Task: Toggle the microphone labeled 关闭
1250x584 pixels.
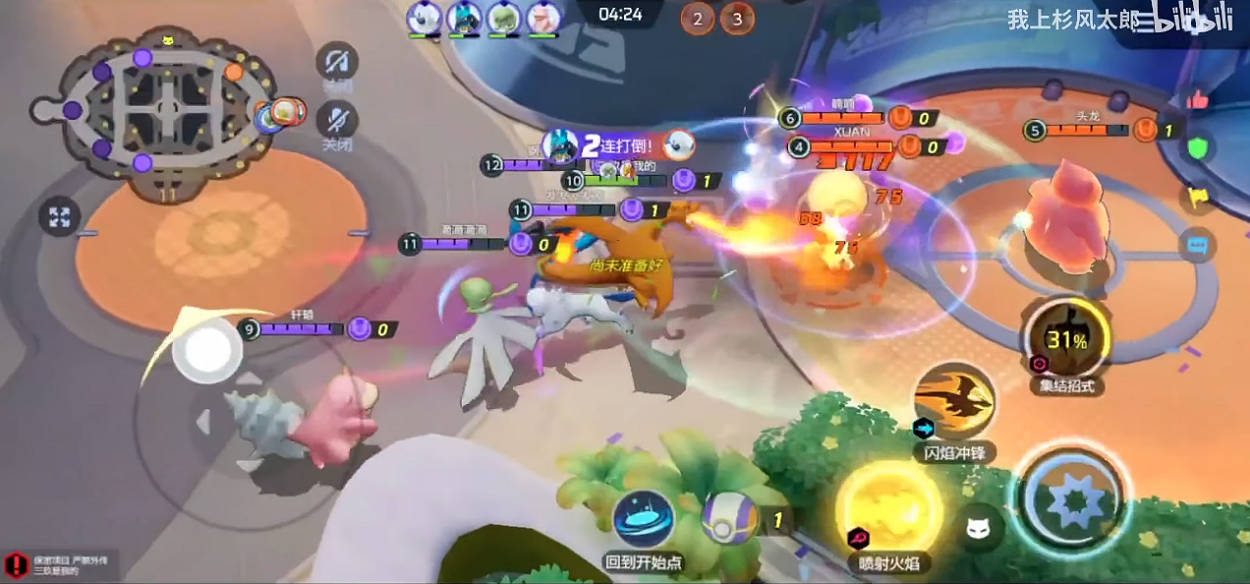Action: (x=337, y=122)
